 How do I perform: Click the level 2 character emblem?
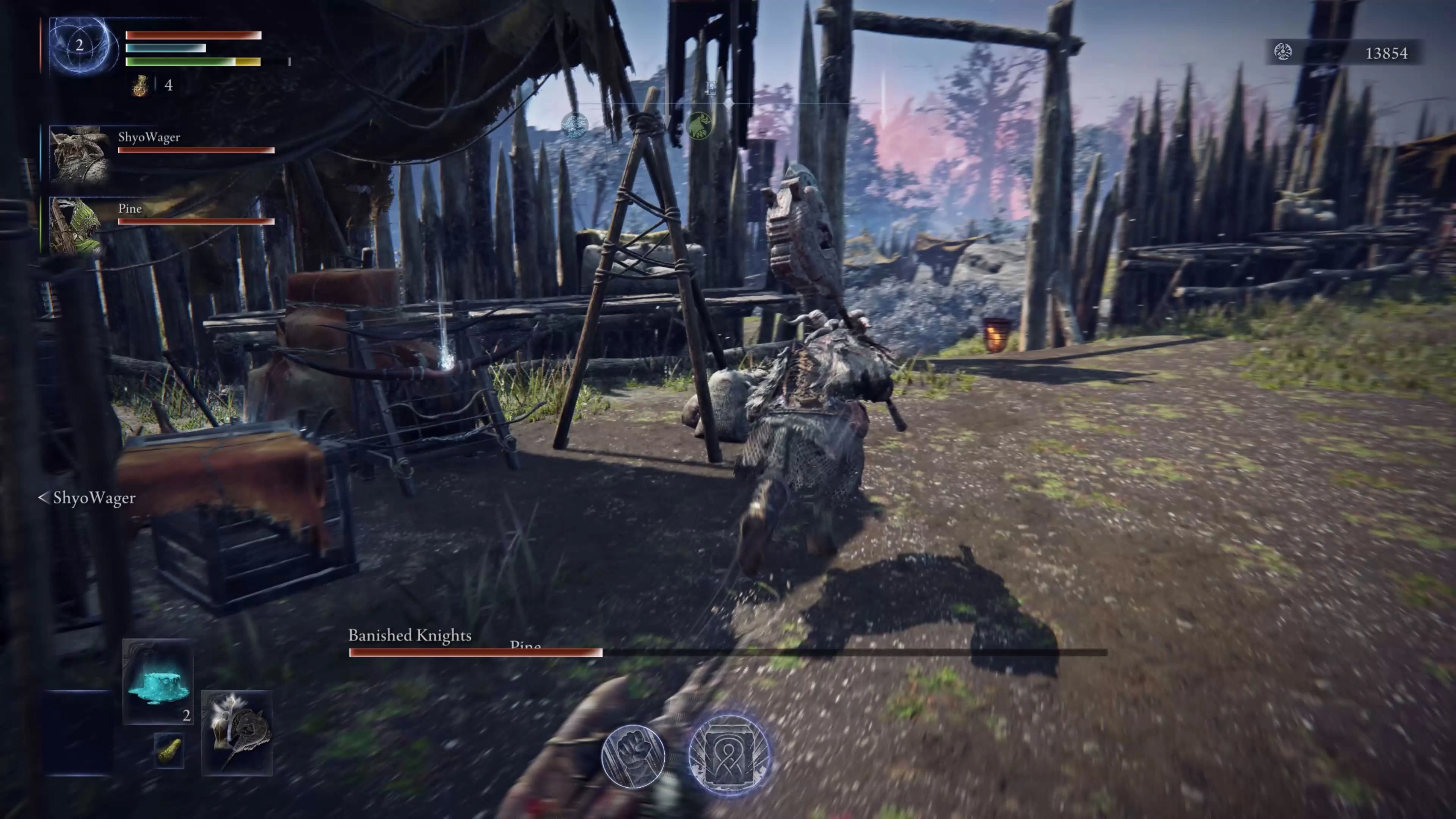pos(80,46)
